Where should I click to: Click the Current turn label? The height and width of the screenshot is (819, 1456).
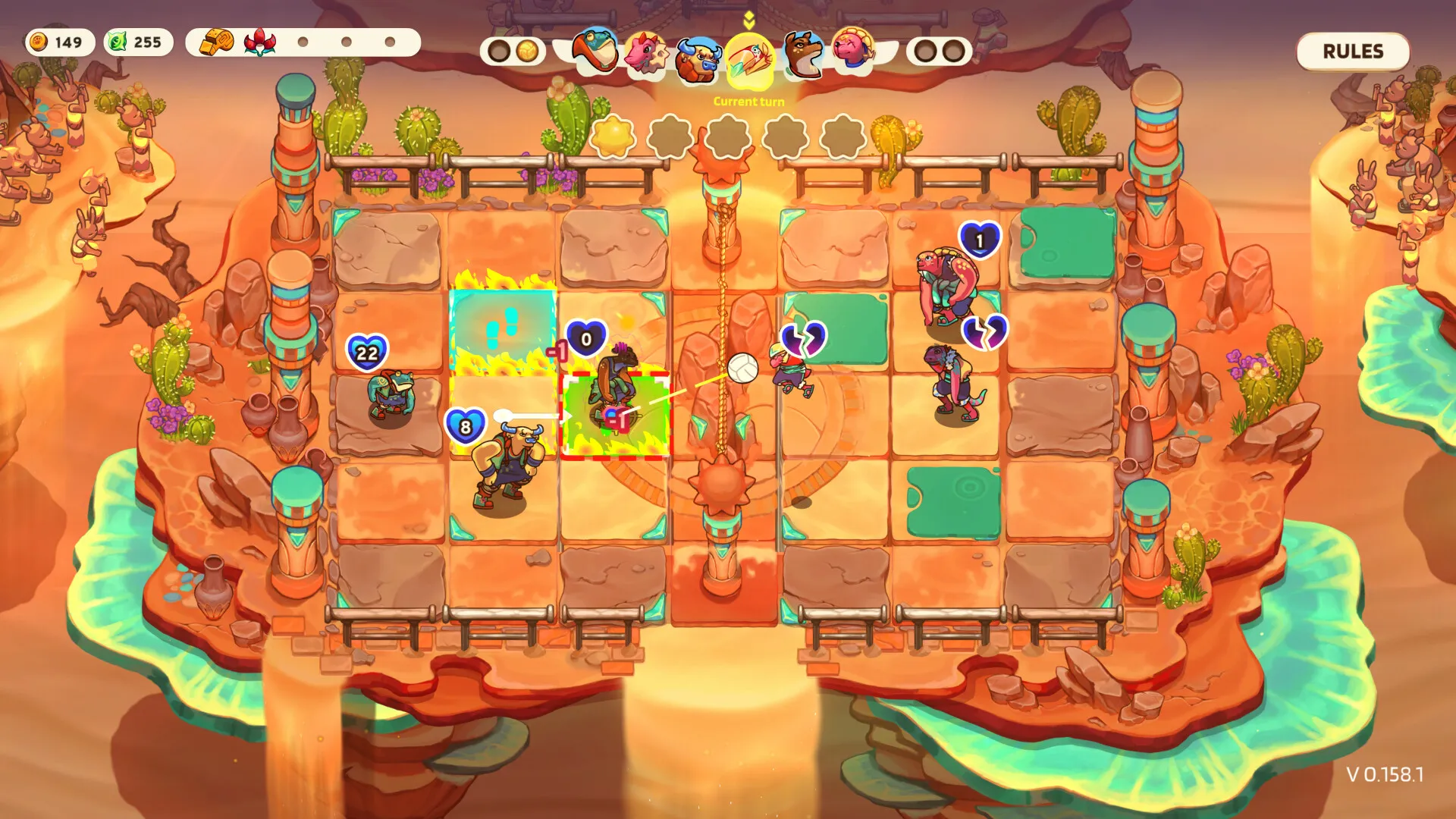[748, 102]
